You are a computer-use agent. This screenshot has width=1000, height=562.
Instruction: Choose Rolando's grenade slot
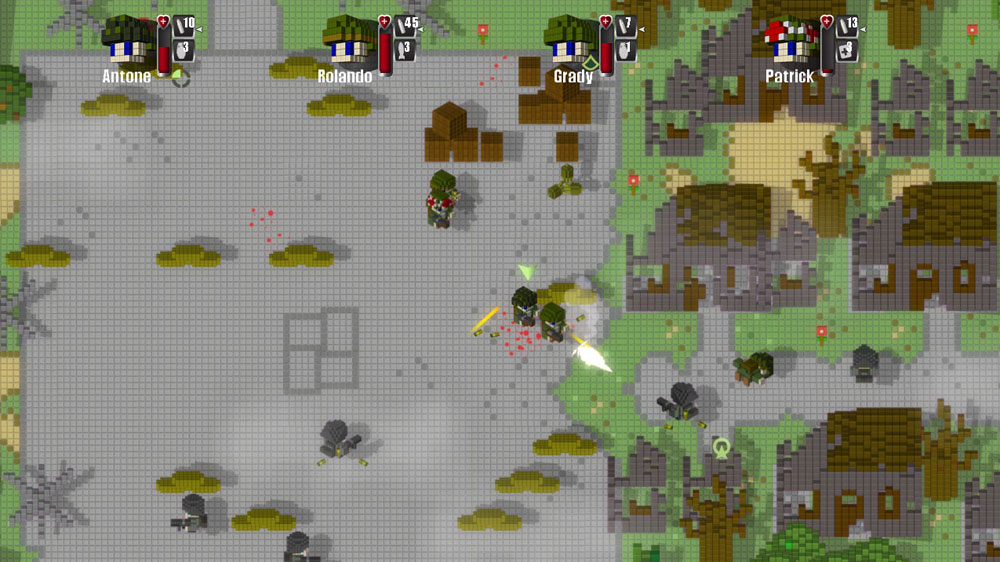pos(406,50)
